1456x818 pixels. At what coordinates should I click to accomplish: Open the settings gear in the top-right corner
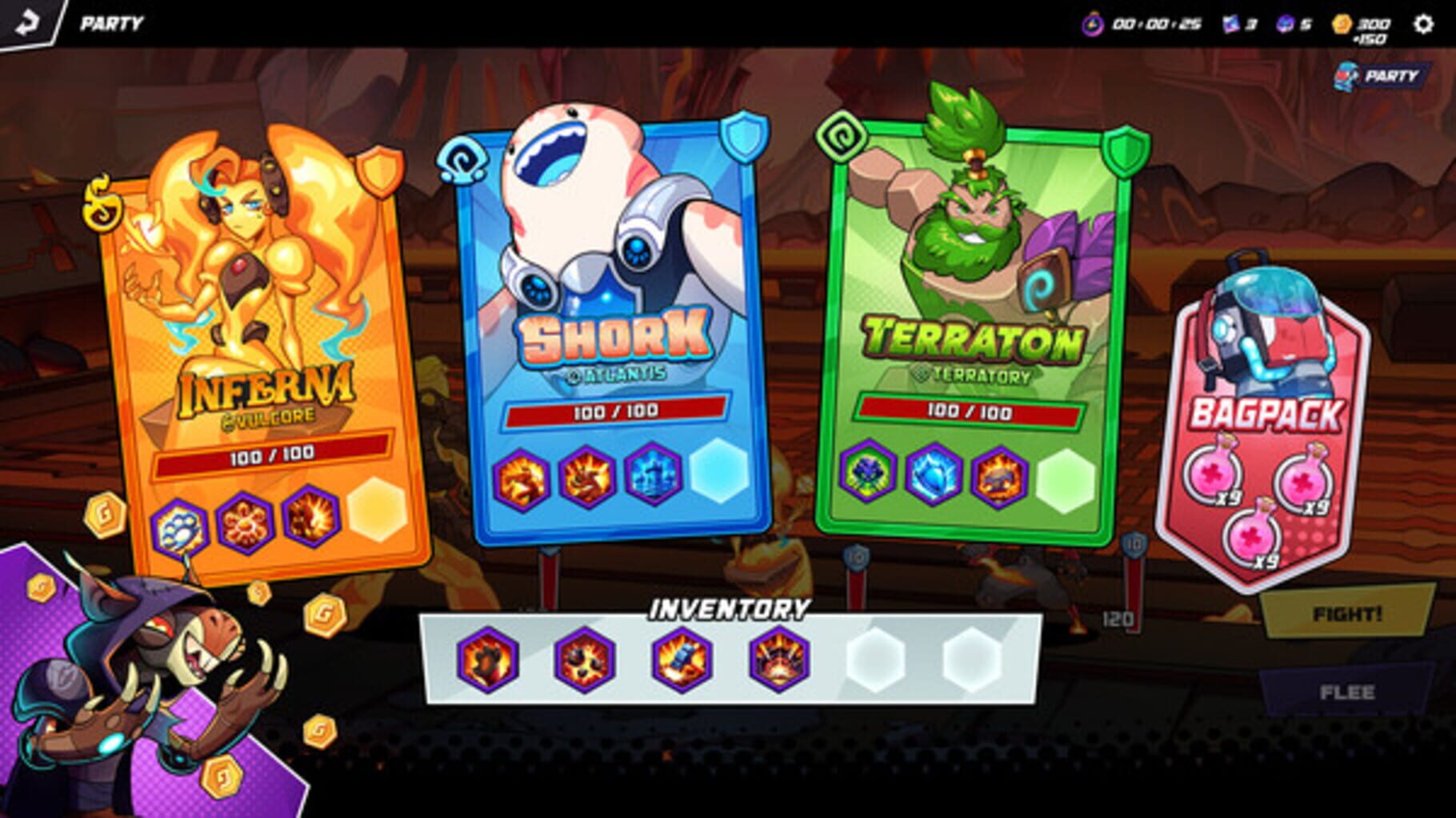1422,25
